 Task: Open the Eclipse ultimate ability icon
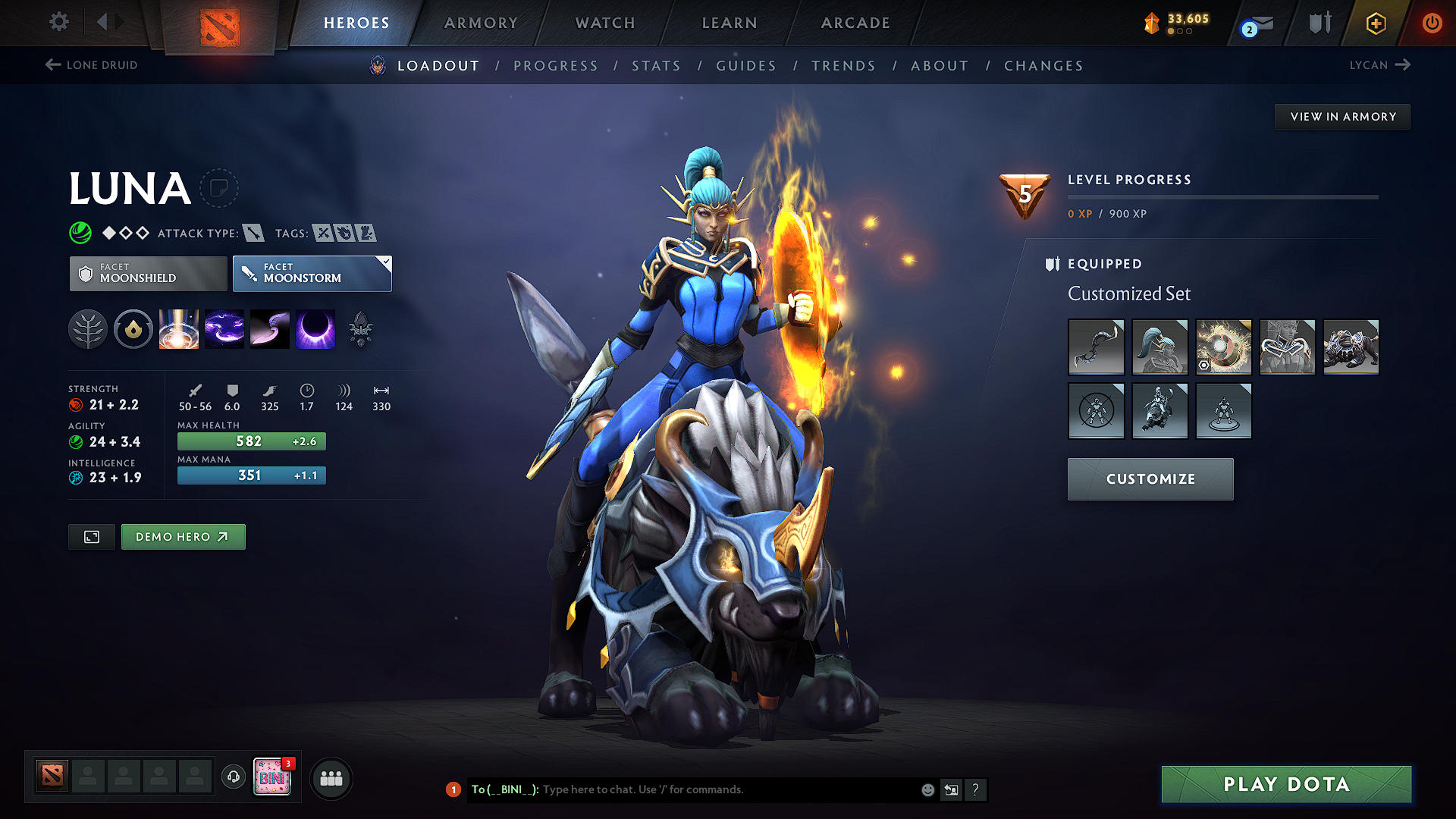(315, 329)
